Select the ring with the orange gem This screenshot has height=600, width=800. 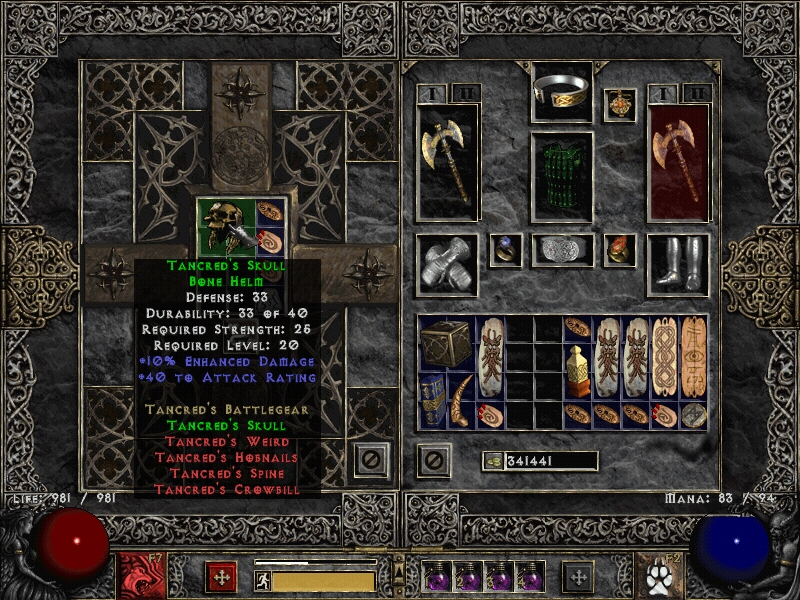click(620, 250)
